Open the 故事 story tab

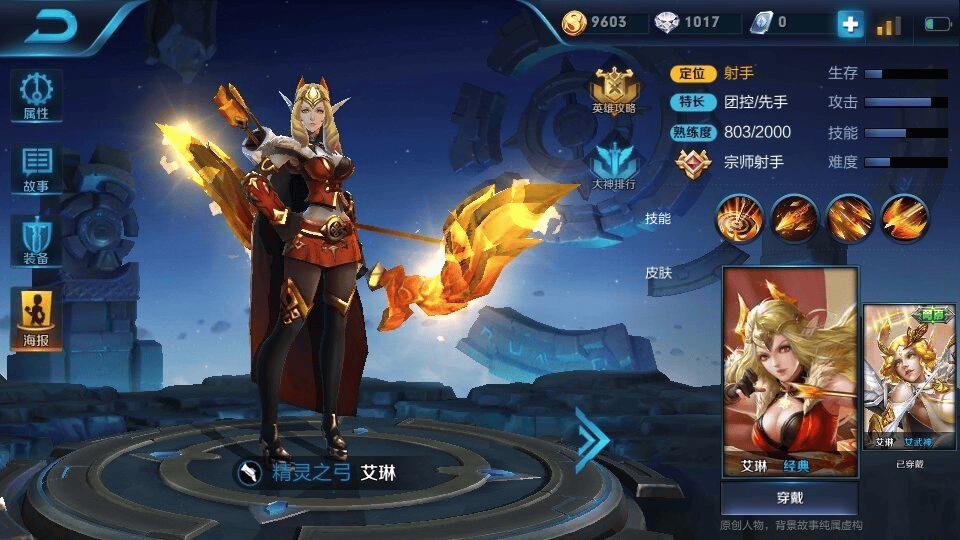click(x=36, y=169)
